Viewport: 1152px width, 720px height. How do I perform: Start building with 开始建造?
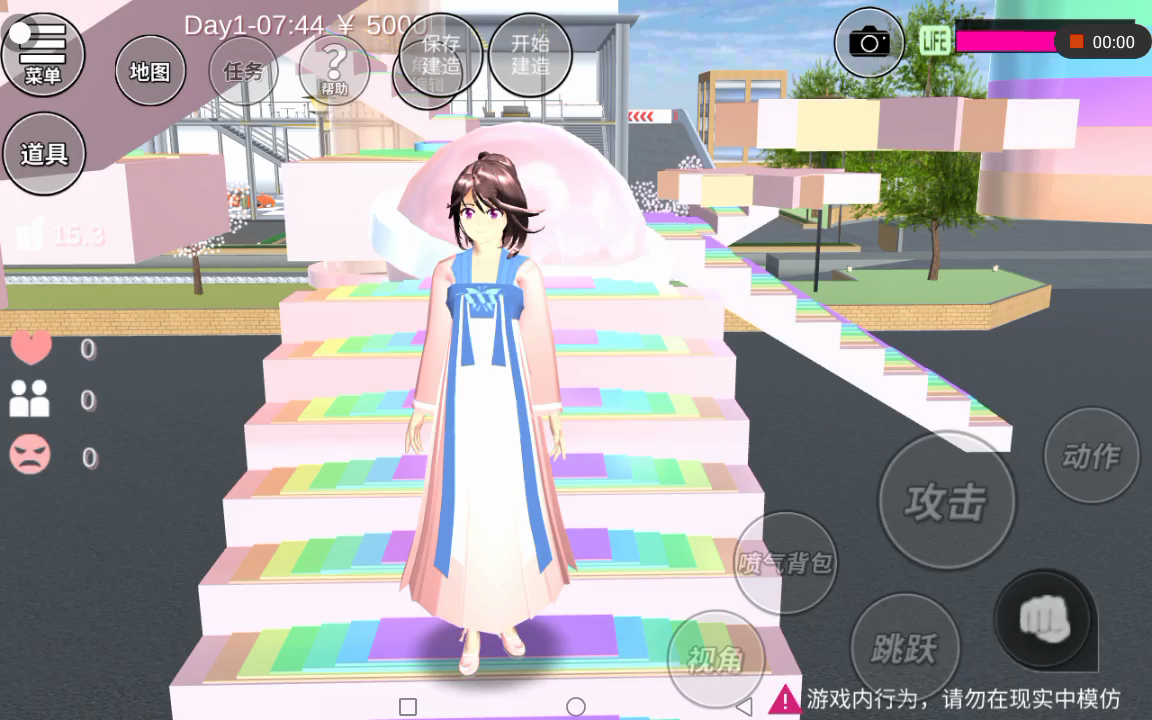click(530, 54)
